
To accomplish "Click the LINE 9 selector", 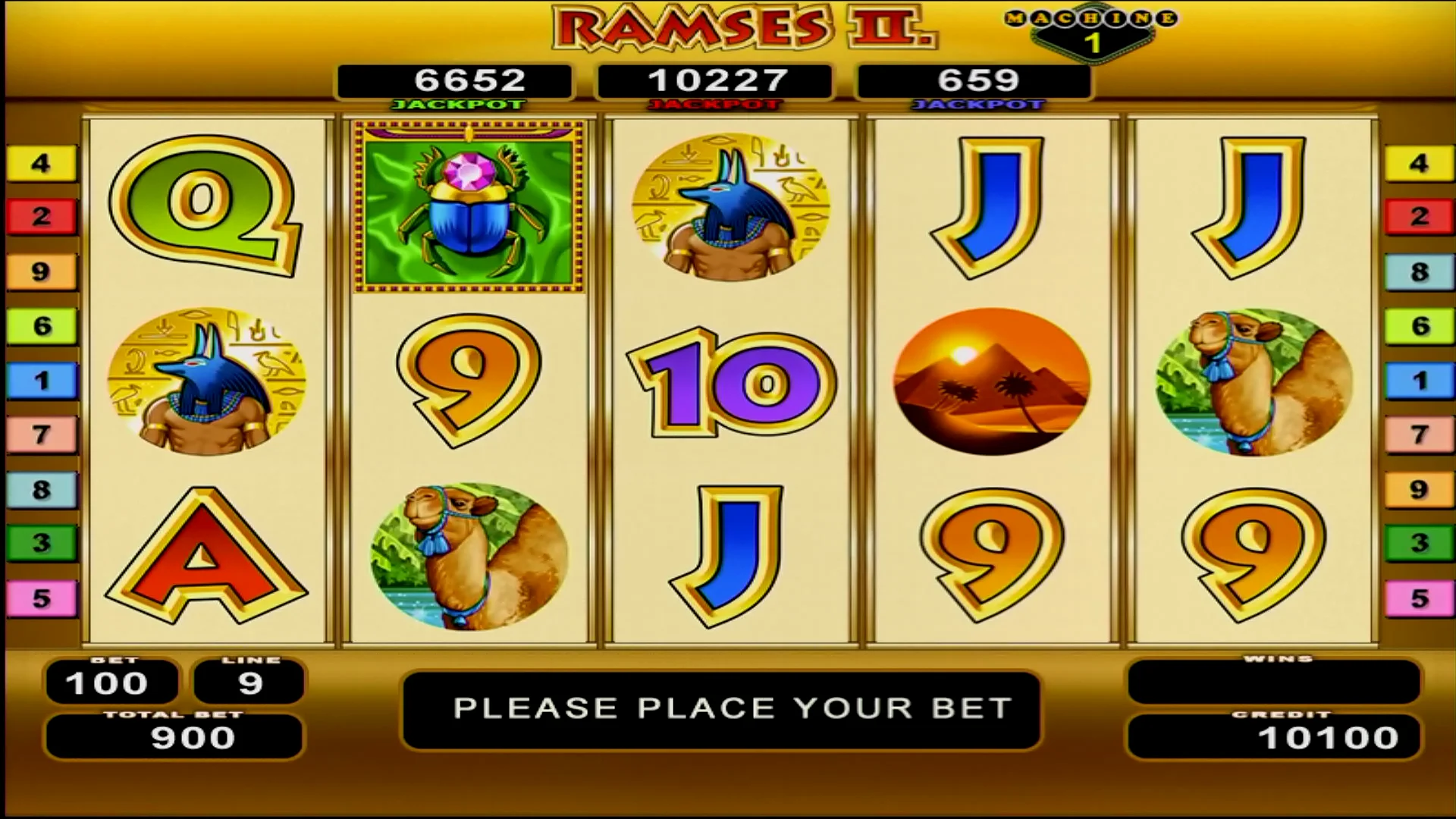I will (x=248, y=682).
